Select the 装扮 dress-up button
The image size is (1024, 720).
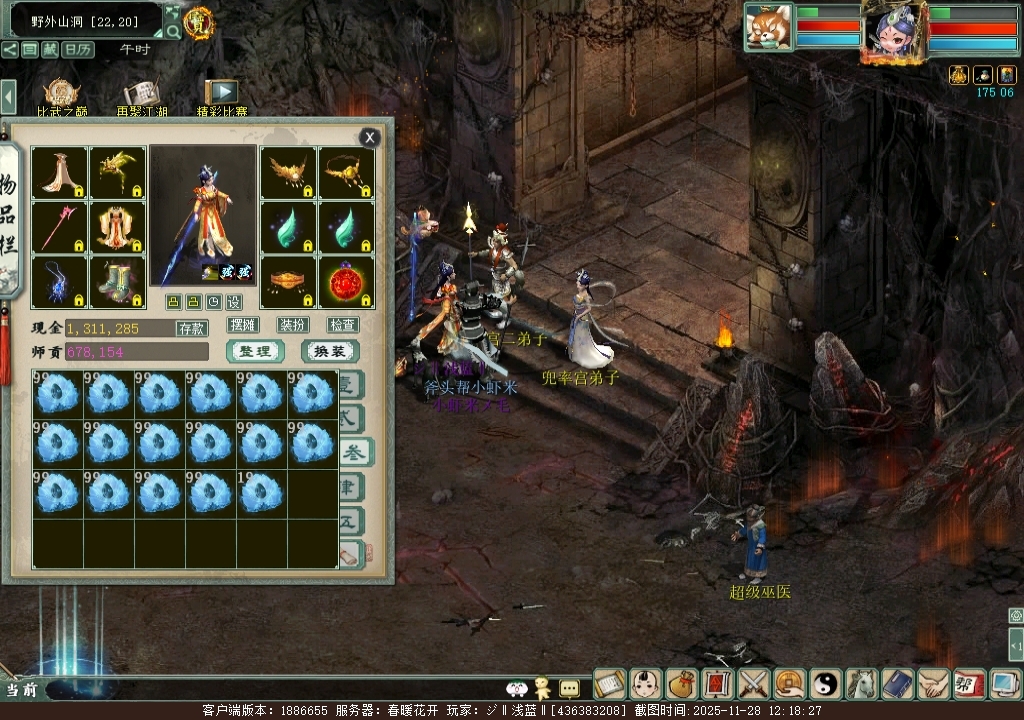(293, 325)
